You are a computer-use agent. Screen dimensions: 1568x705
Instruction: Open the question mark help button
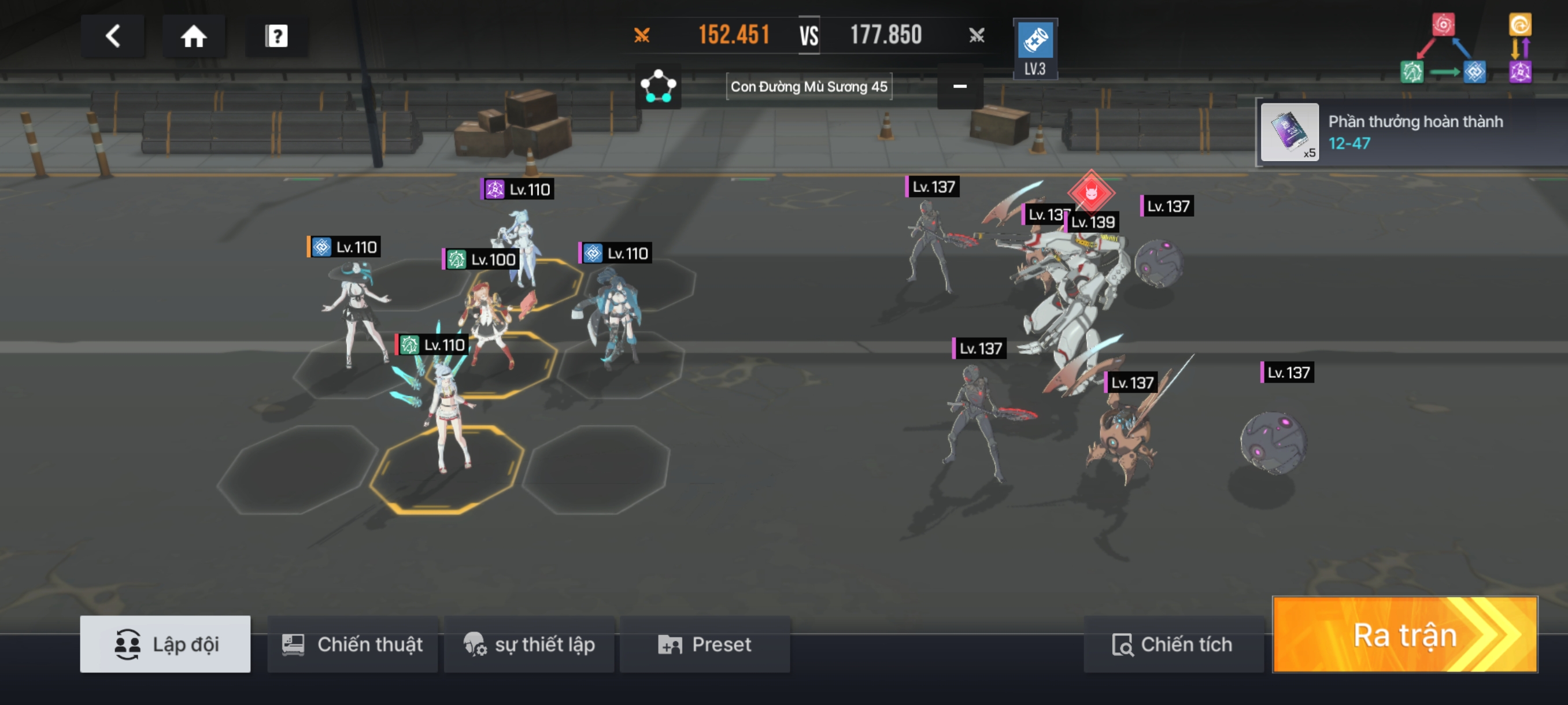coord(276,36)
